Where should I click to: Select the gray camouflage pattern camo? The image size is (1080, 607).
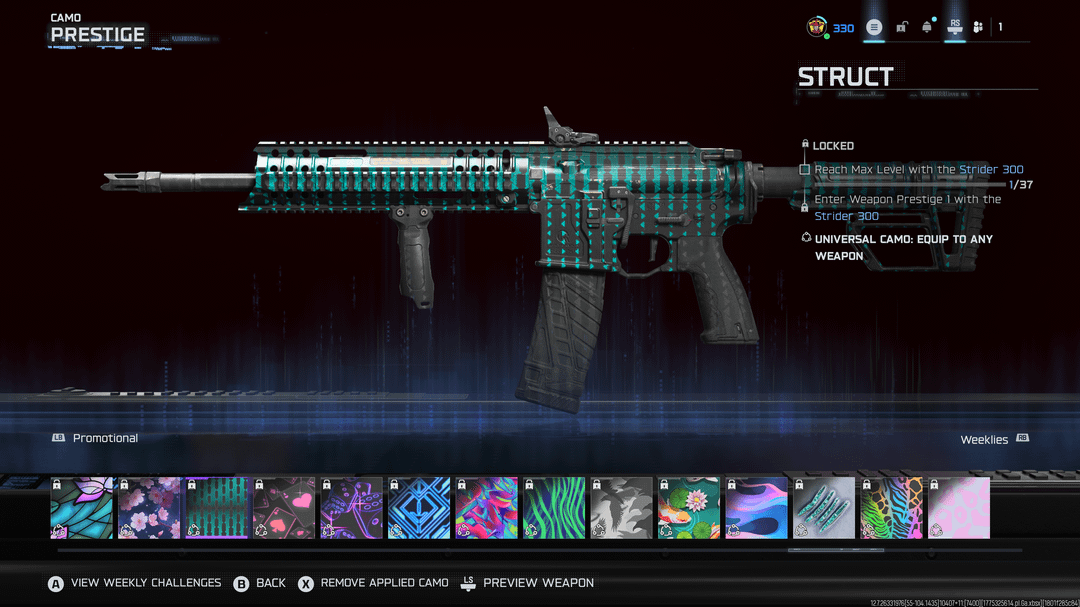click(x=622, y=508)
